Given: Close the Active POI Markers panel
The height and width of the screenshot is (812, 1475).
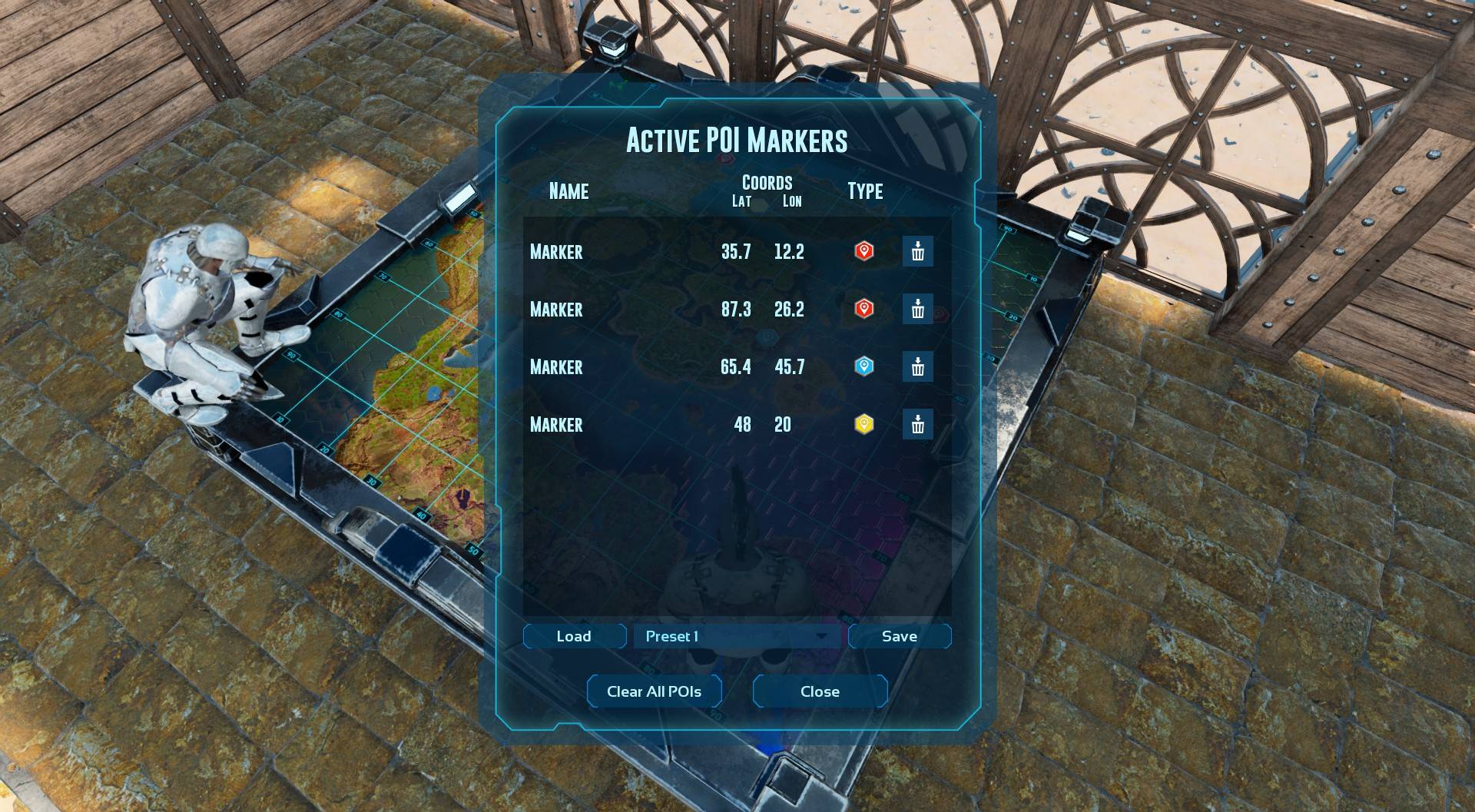Looking at the screenshot, I should pos(819,691).
